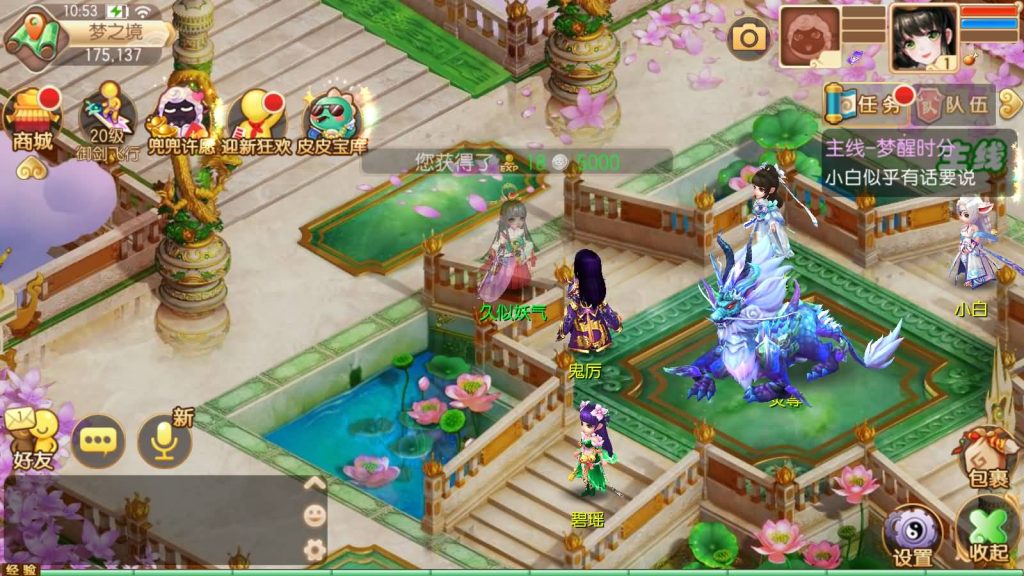Viewport: 1024px width, 576px height.
Task: Open the emoji smiley button
Action: 314,516
